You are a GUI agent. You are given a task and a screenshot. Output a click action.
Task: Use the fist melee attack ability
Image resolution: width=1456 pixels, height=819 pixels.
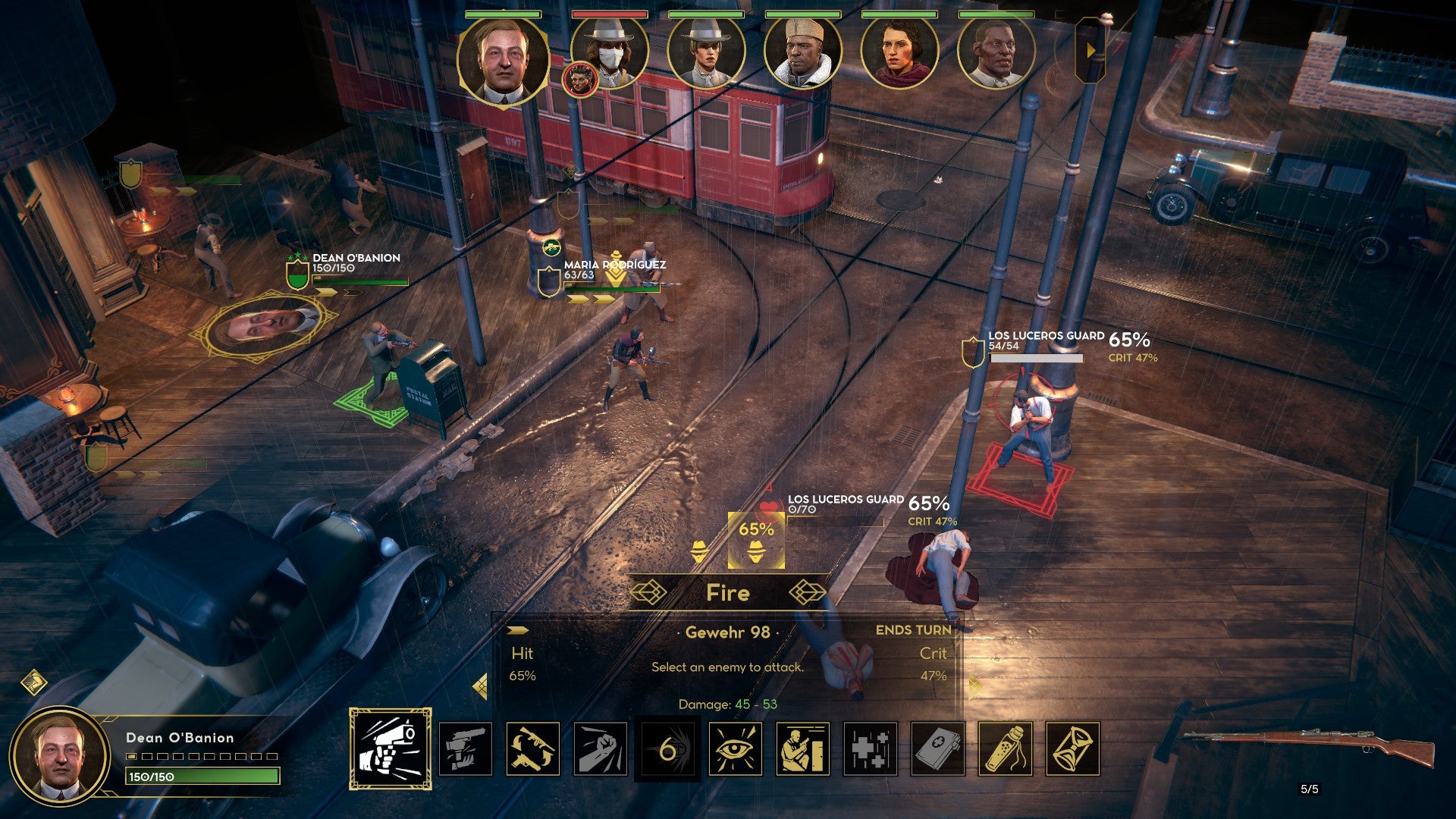(x=601, y=749)
